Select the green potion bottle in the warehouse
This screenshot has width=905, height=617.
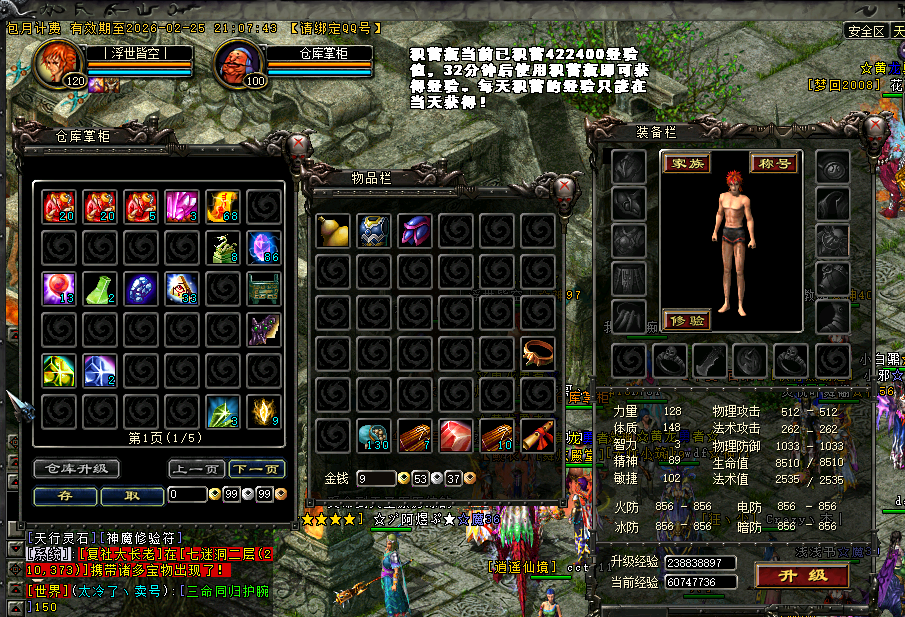tap(99, 288)
